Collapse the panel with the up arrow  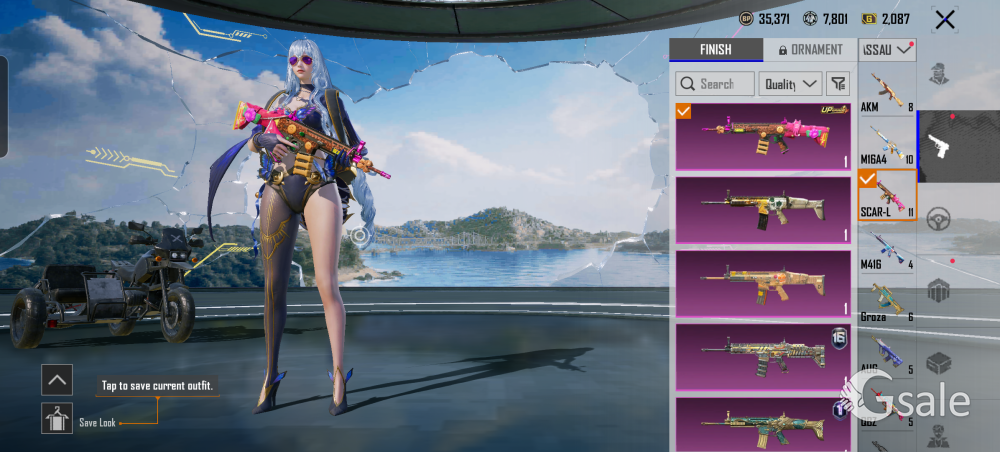tap(57, 379)
